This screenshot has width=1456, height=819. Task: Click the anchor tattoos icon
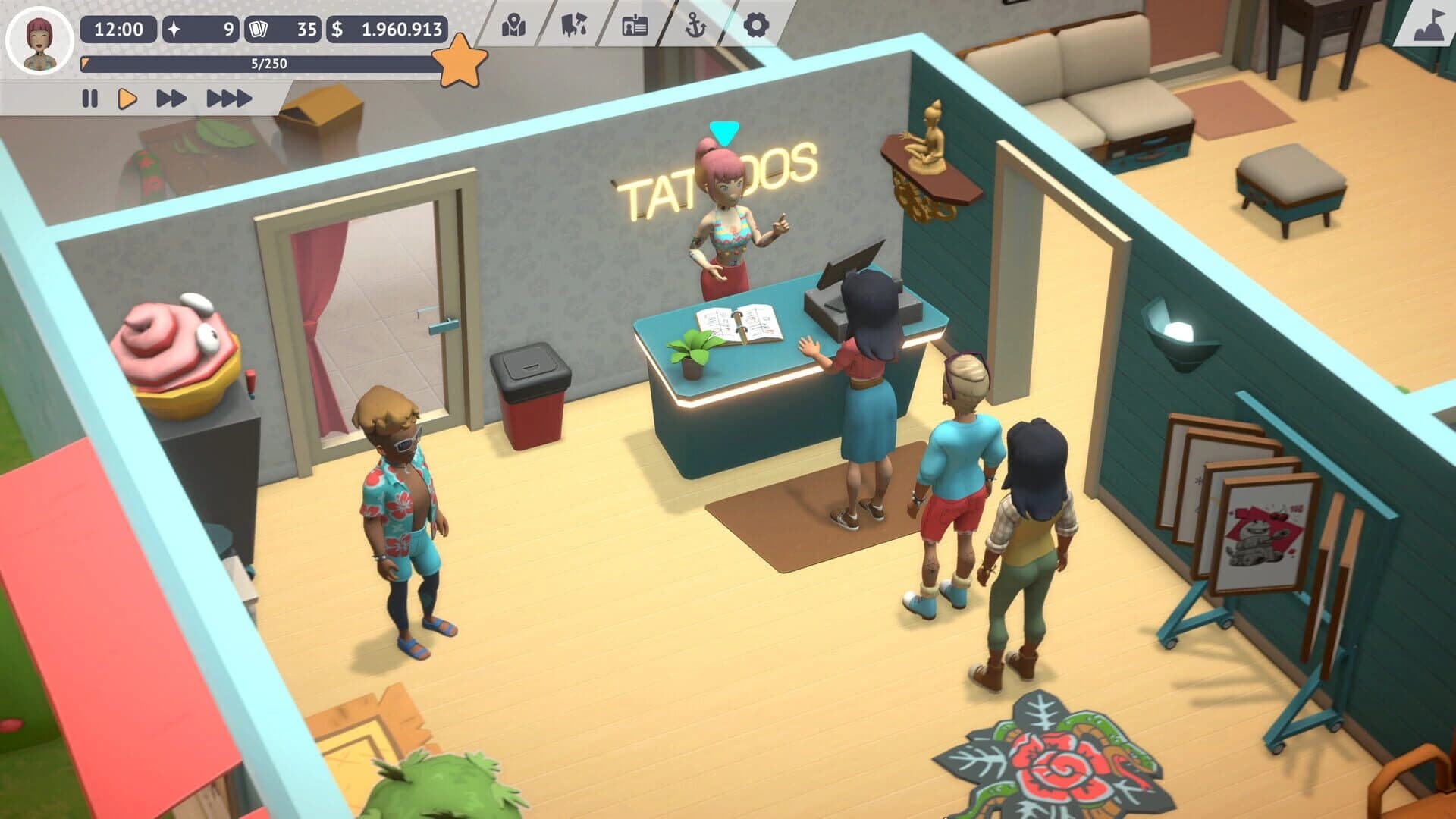pos(695,25)
